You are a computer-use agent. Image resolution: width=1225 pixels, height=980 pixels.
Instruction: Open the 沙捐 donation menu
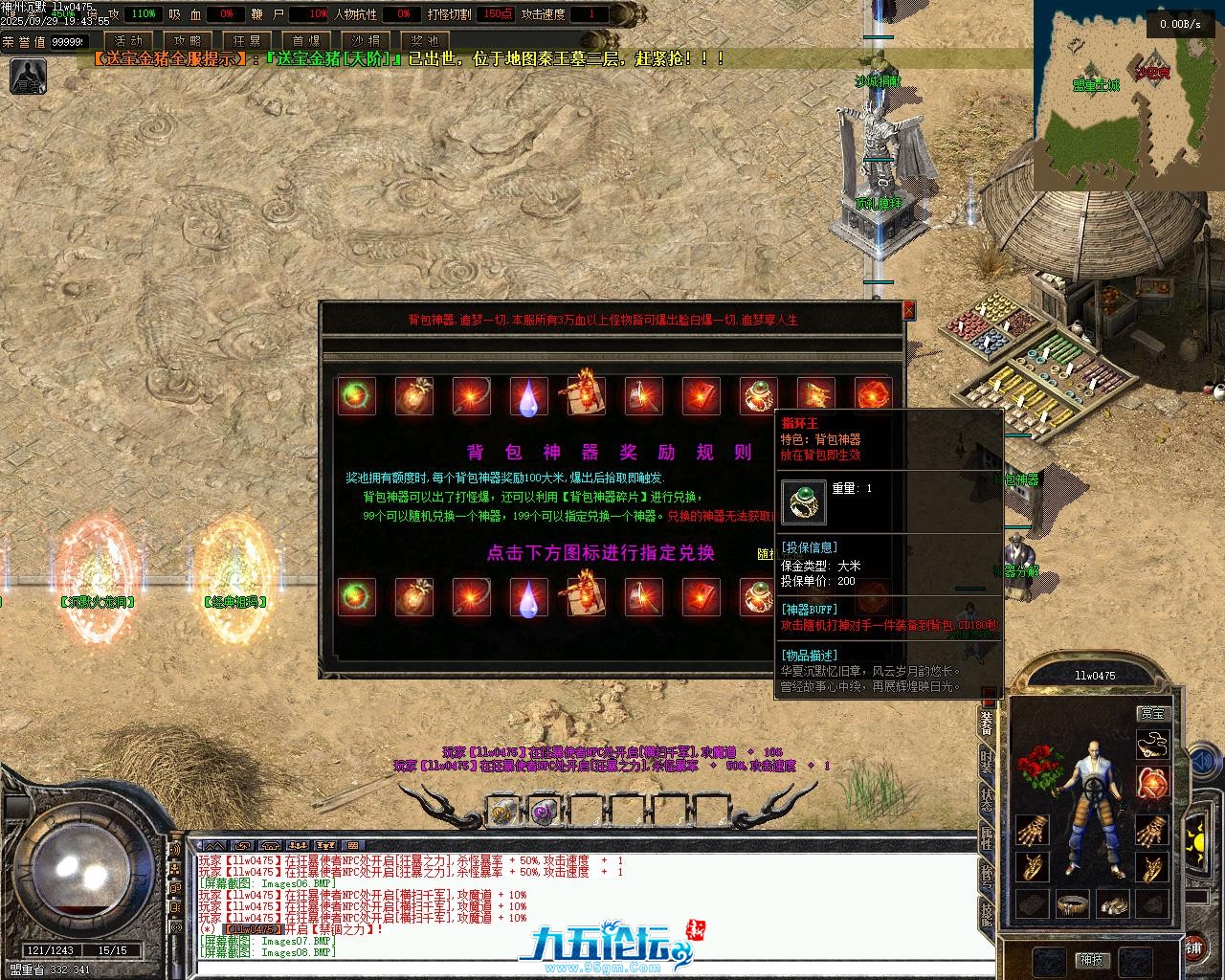point(366,41)
